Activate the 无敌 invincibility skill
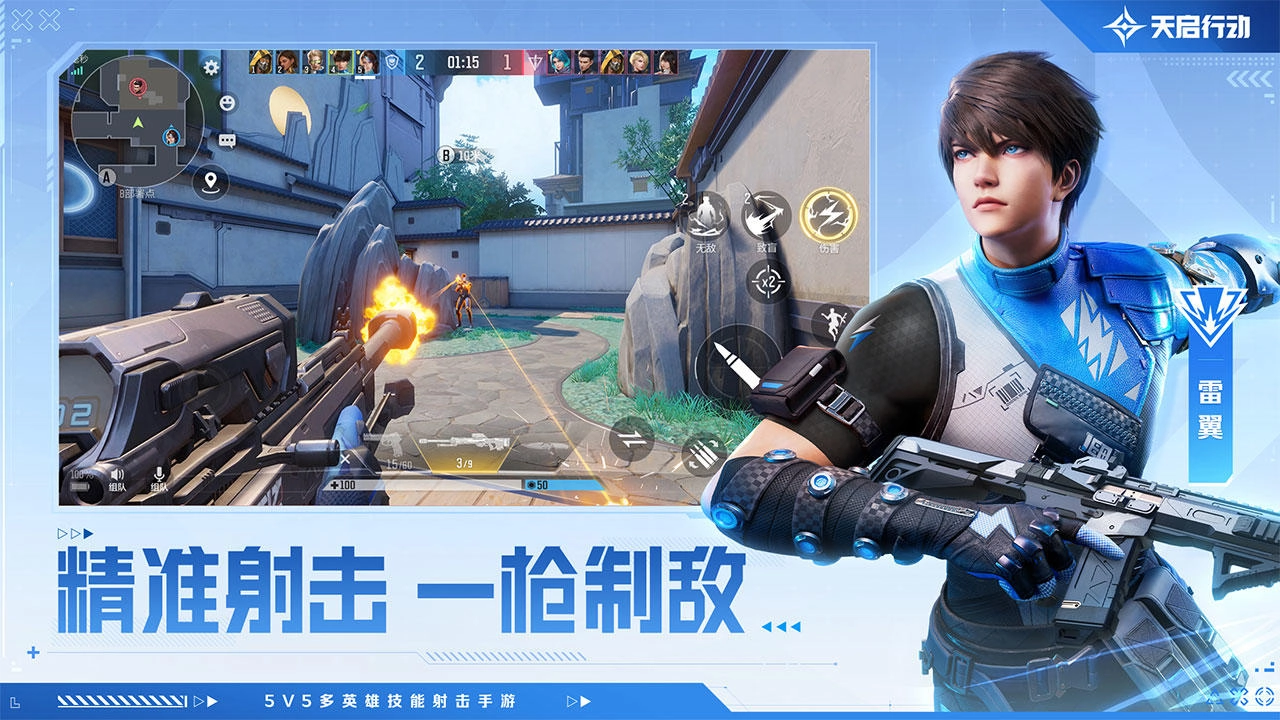This screenshot has width=1280, height=720. [x=707, y=216]
